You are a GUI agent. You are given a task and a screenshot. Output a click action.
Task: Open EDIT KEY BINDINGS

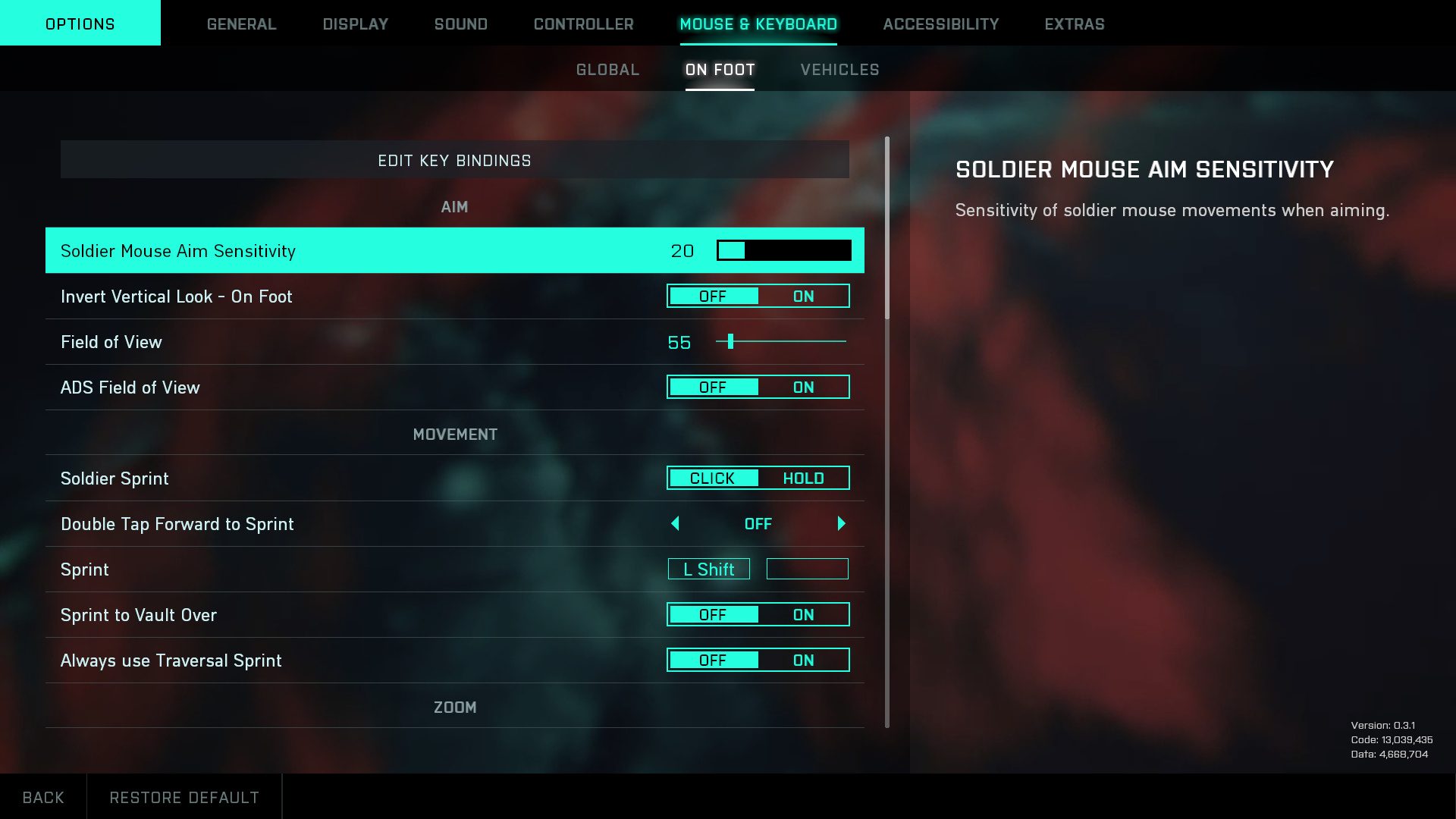point(455,160)
